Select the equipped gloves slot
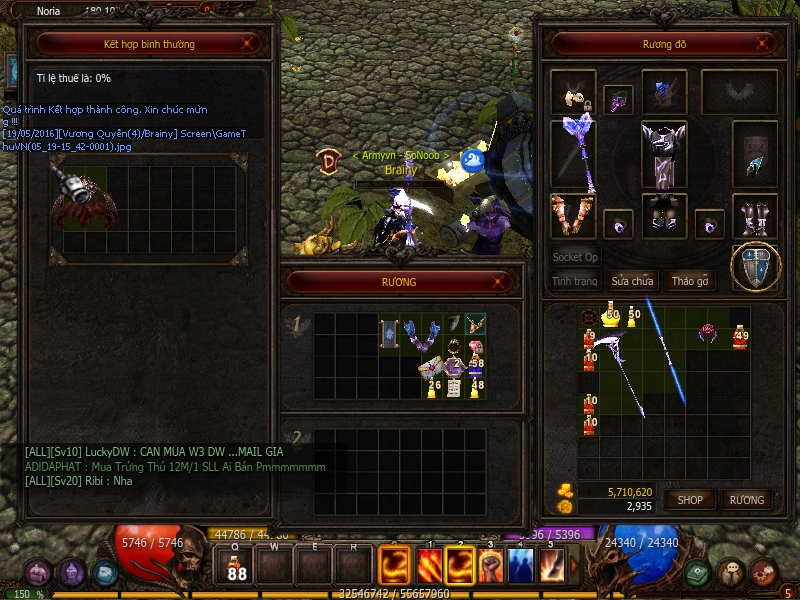This screenshot has width=800, height=600. (573, 215)
